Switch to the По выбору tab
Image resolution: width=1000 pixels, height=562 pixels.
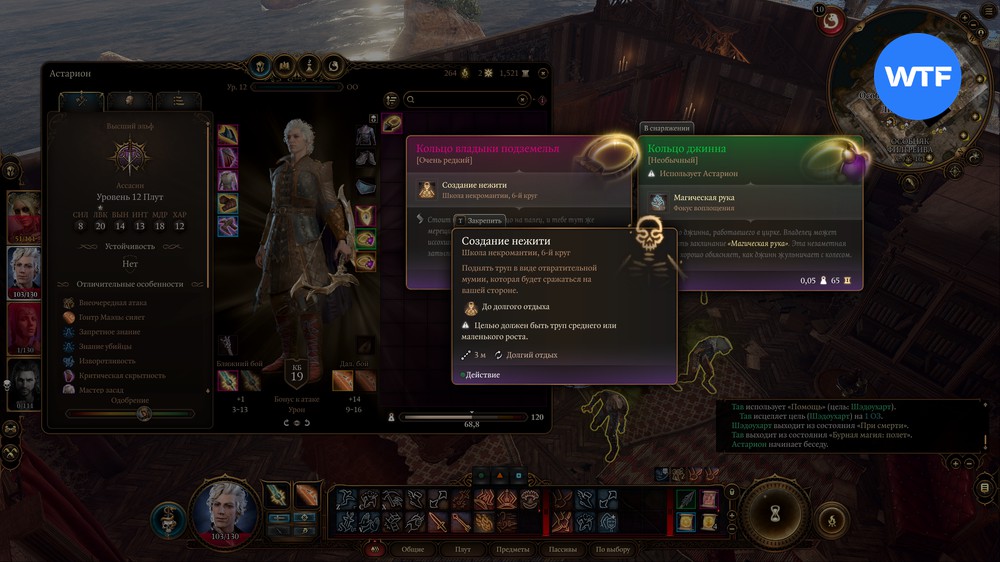[x=613, y=549]
